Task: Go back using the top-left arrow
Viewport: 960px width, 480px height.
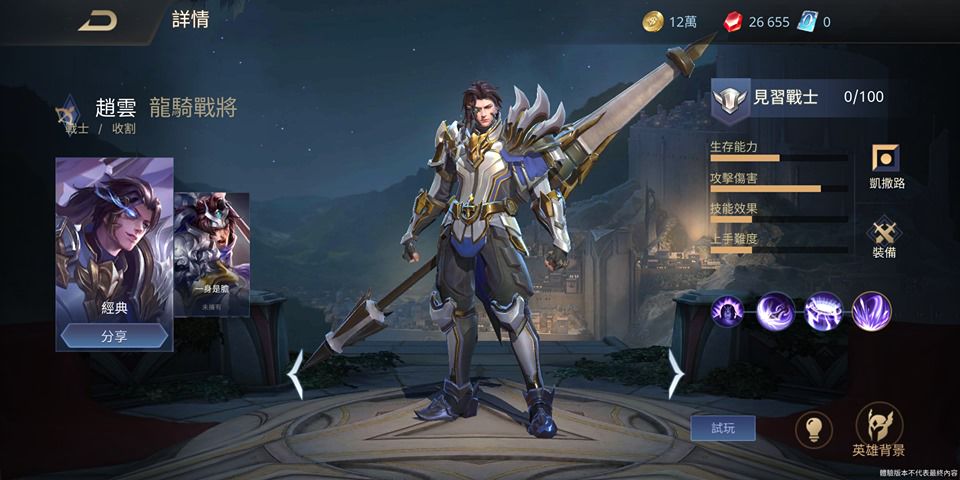Action: [97, 22]
